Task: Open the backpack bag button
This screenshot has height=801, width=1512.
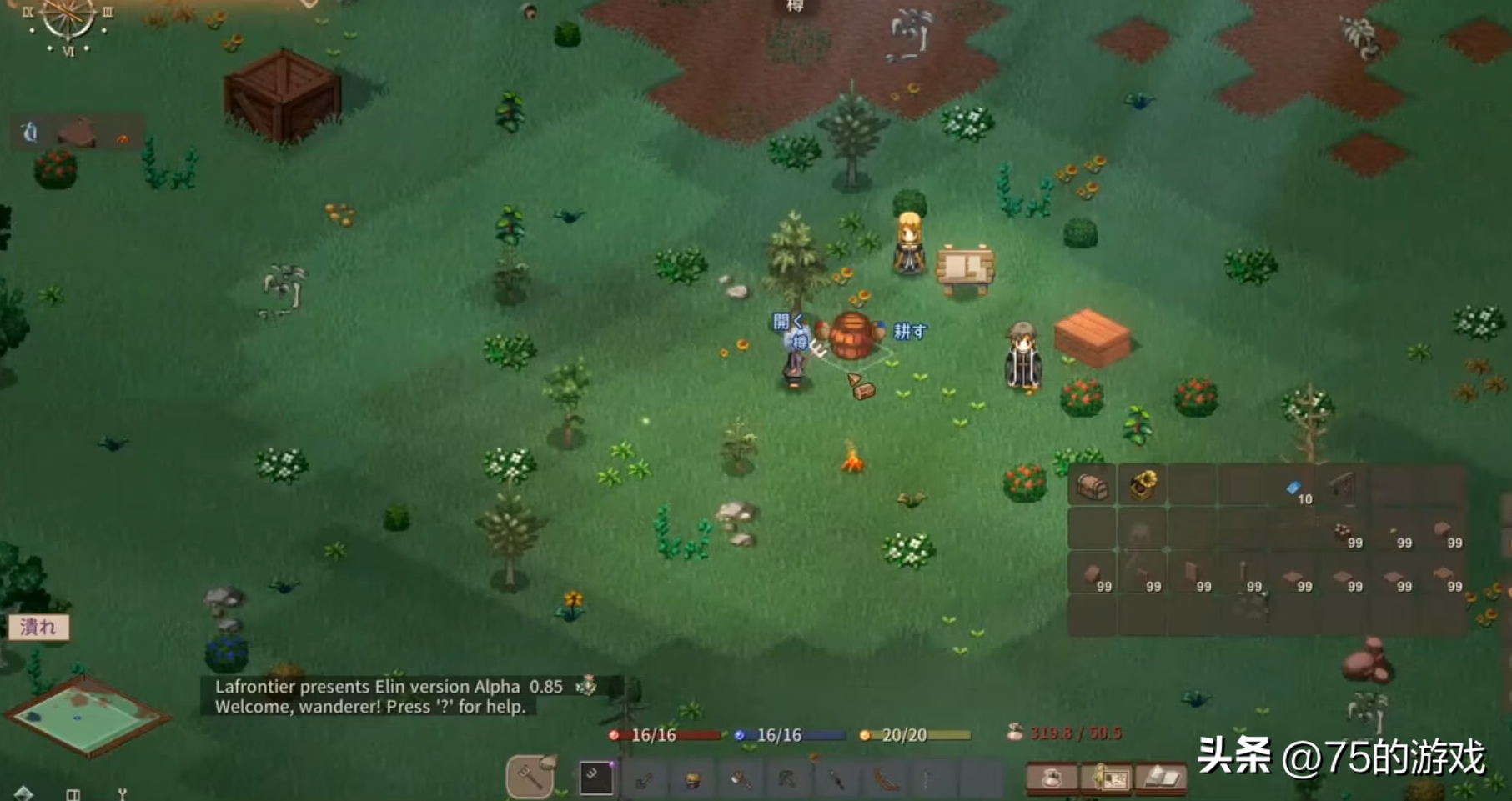Action: [1051, 778]
